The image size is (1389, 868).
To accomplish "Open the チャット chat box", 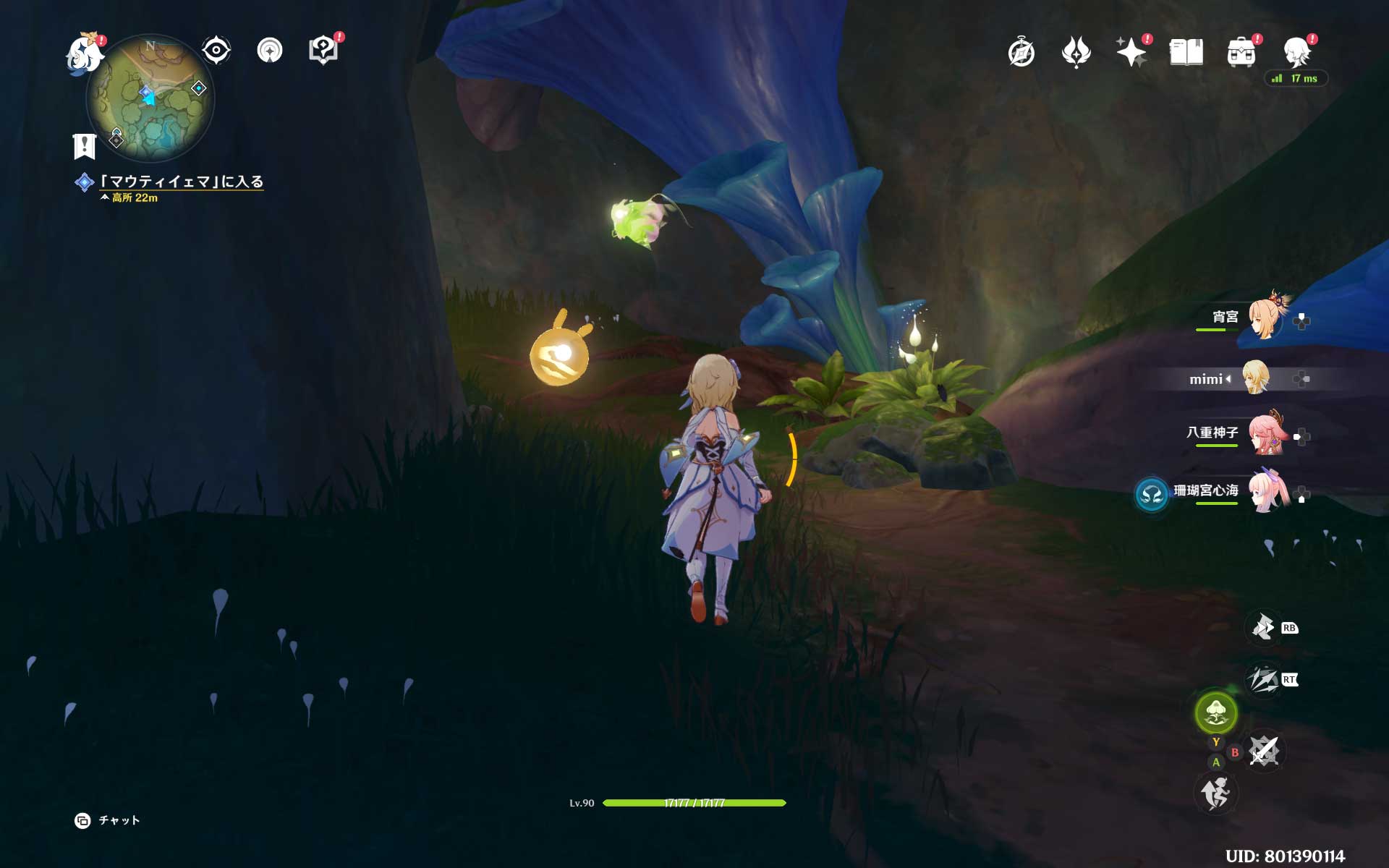I will (109, 820).
